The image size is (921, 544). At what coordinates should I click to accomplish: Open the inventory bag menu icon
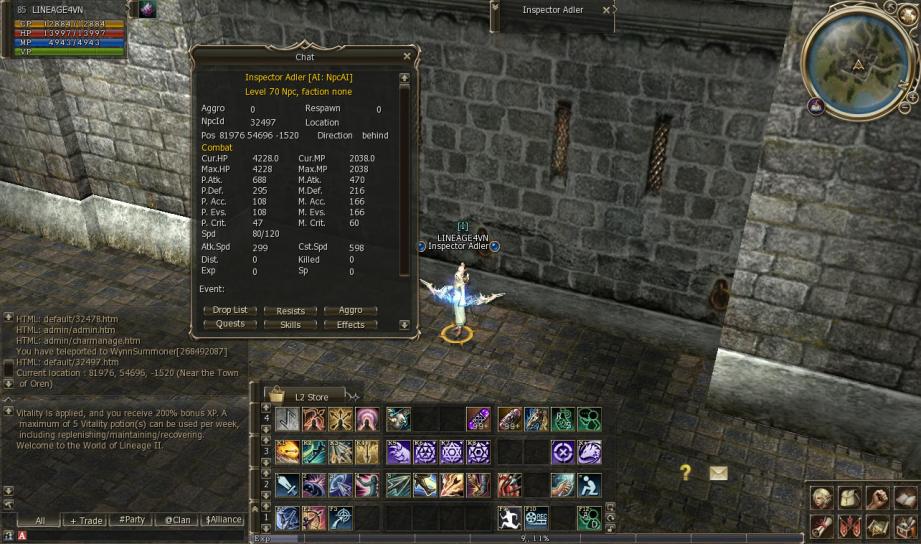click(848, 497)
